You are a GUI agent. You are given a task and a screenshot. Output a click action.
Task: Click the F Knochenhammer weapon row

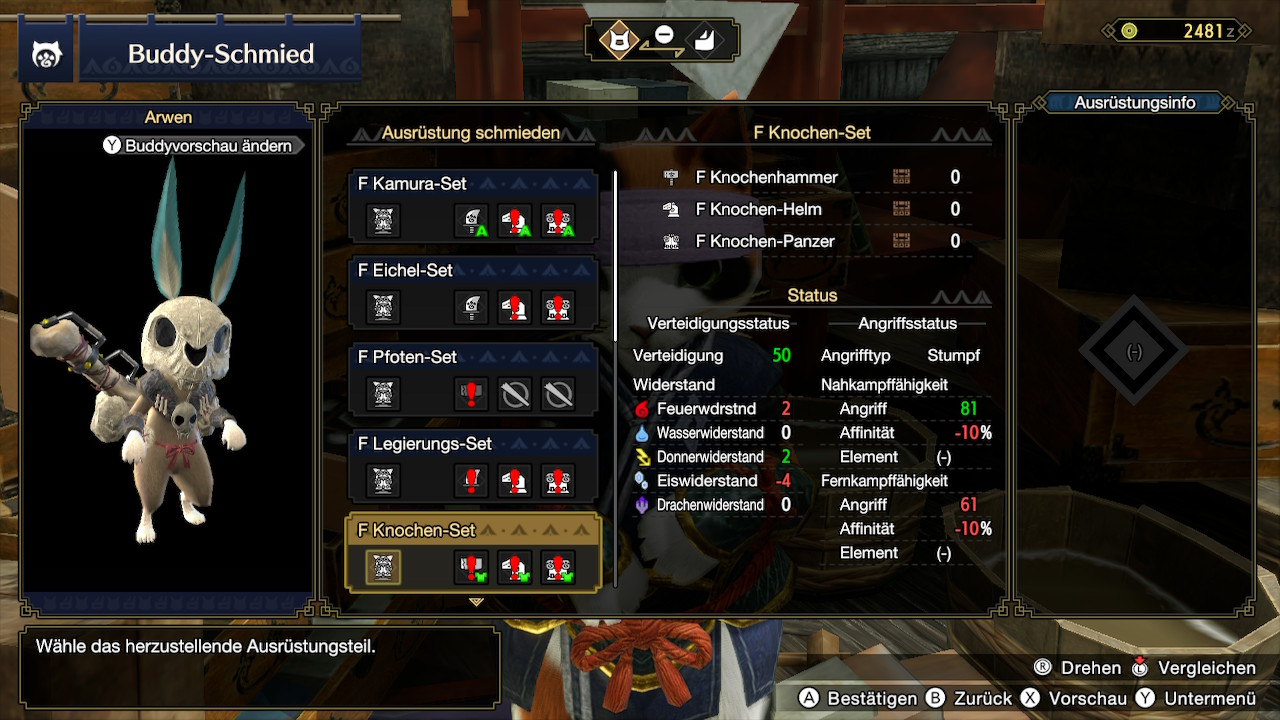click(x=812, y=177)
